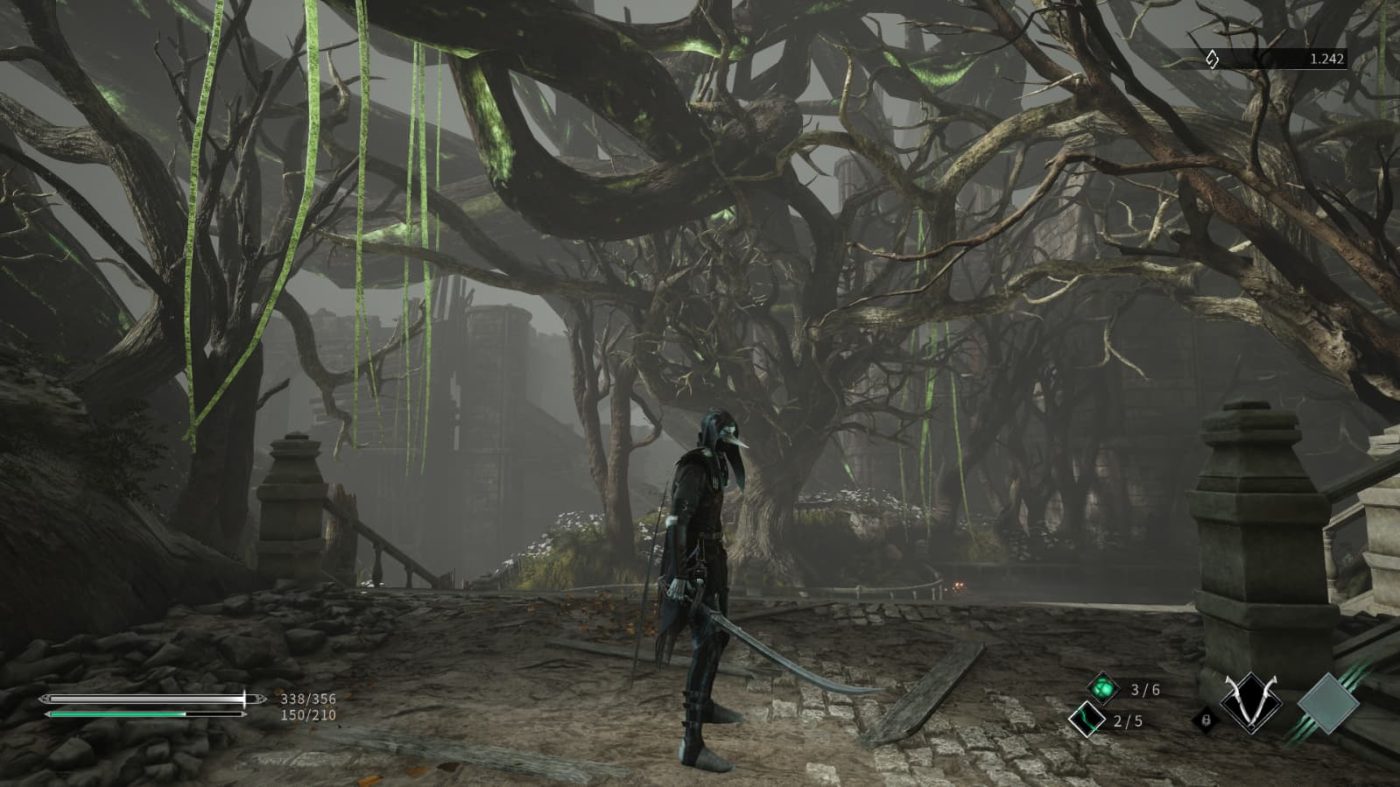1400x787 pixels.
Task: Select the green feather ability icon
Action: [1086, 718]
